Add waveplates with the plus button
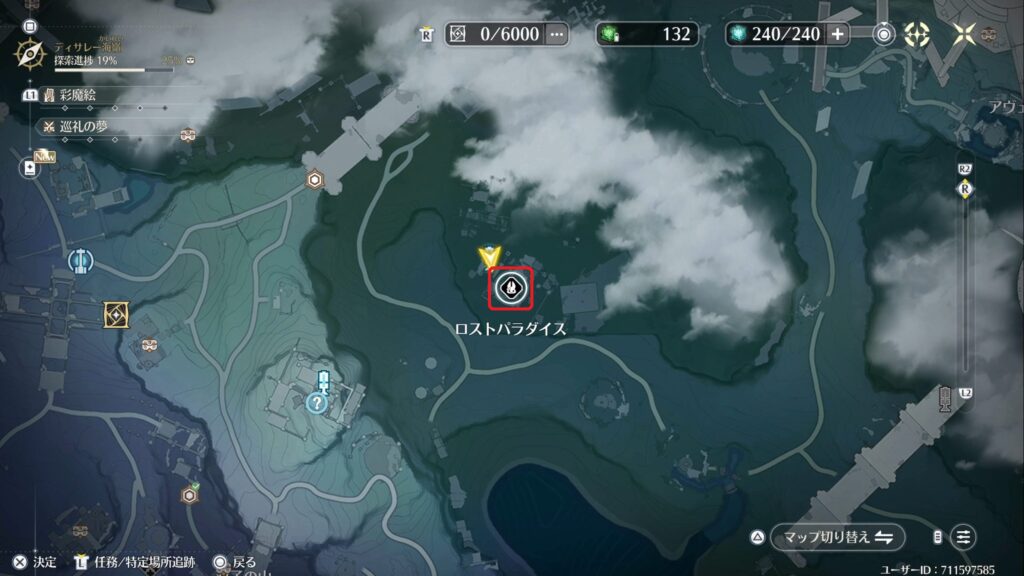1024x576 pixels. (x=837, y=34)
